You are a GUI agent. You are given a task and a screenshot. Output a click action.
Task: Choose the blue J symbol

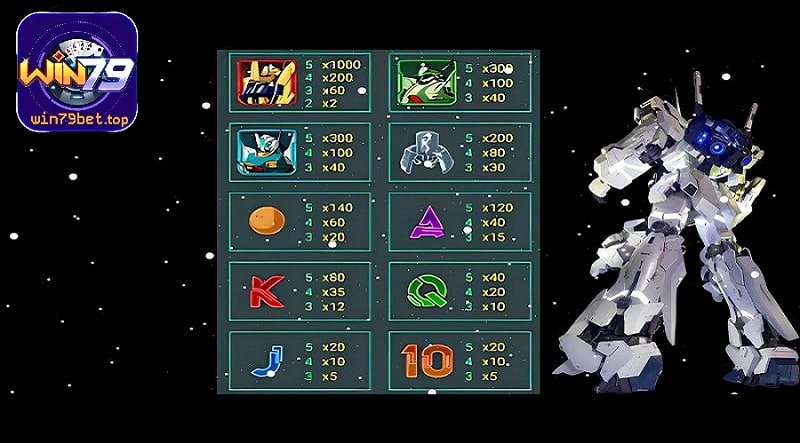tap(264, 360)
